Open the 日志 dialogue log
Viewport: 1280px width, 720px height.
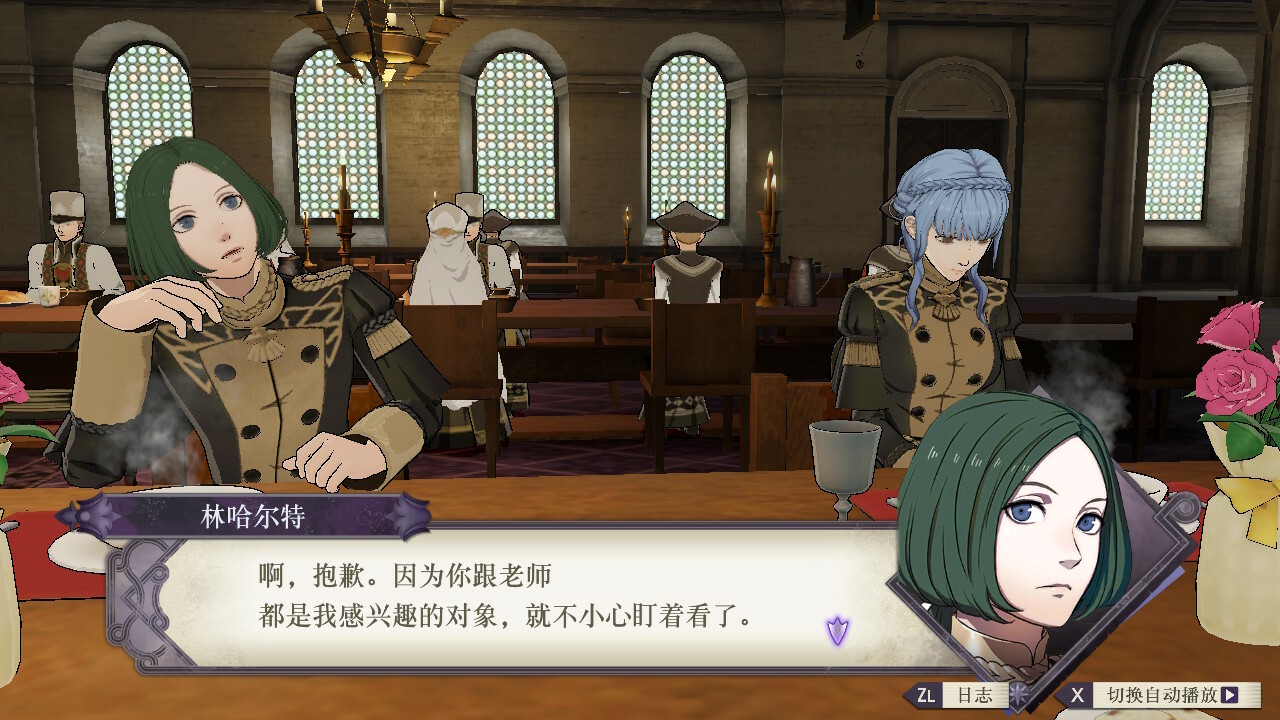pyautogui.click(x=962, y=695)
